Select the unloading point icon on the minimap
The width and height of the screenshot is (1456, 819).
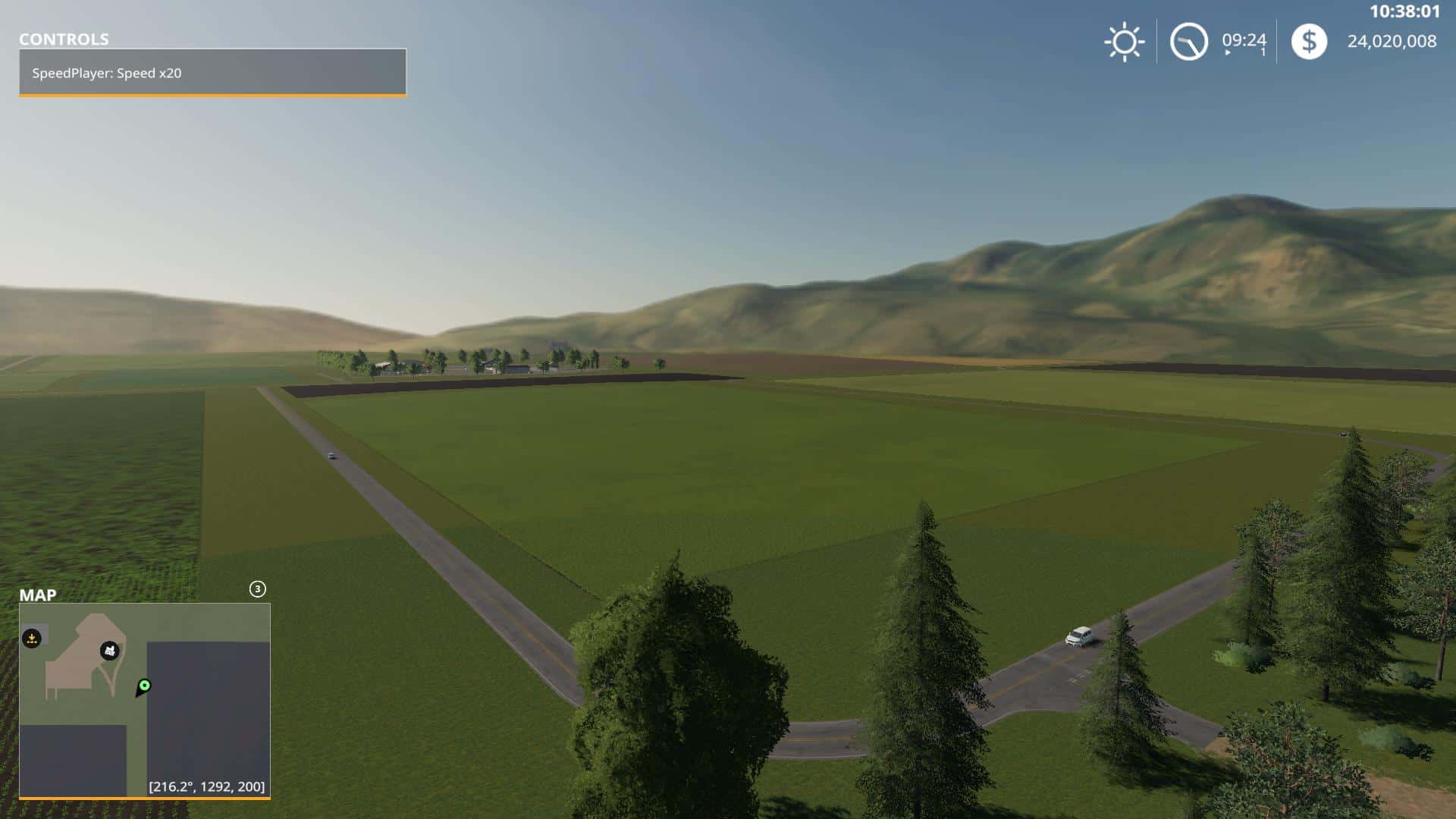32,639
